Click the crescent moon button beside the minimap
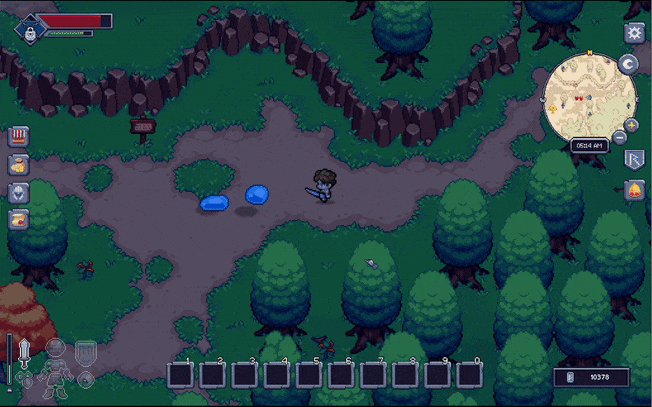The width and height of the screenshot is (652, 407). pyautogui.click(x=629, y=64)
